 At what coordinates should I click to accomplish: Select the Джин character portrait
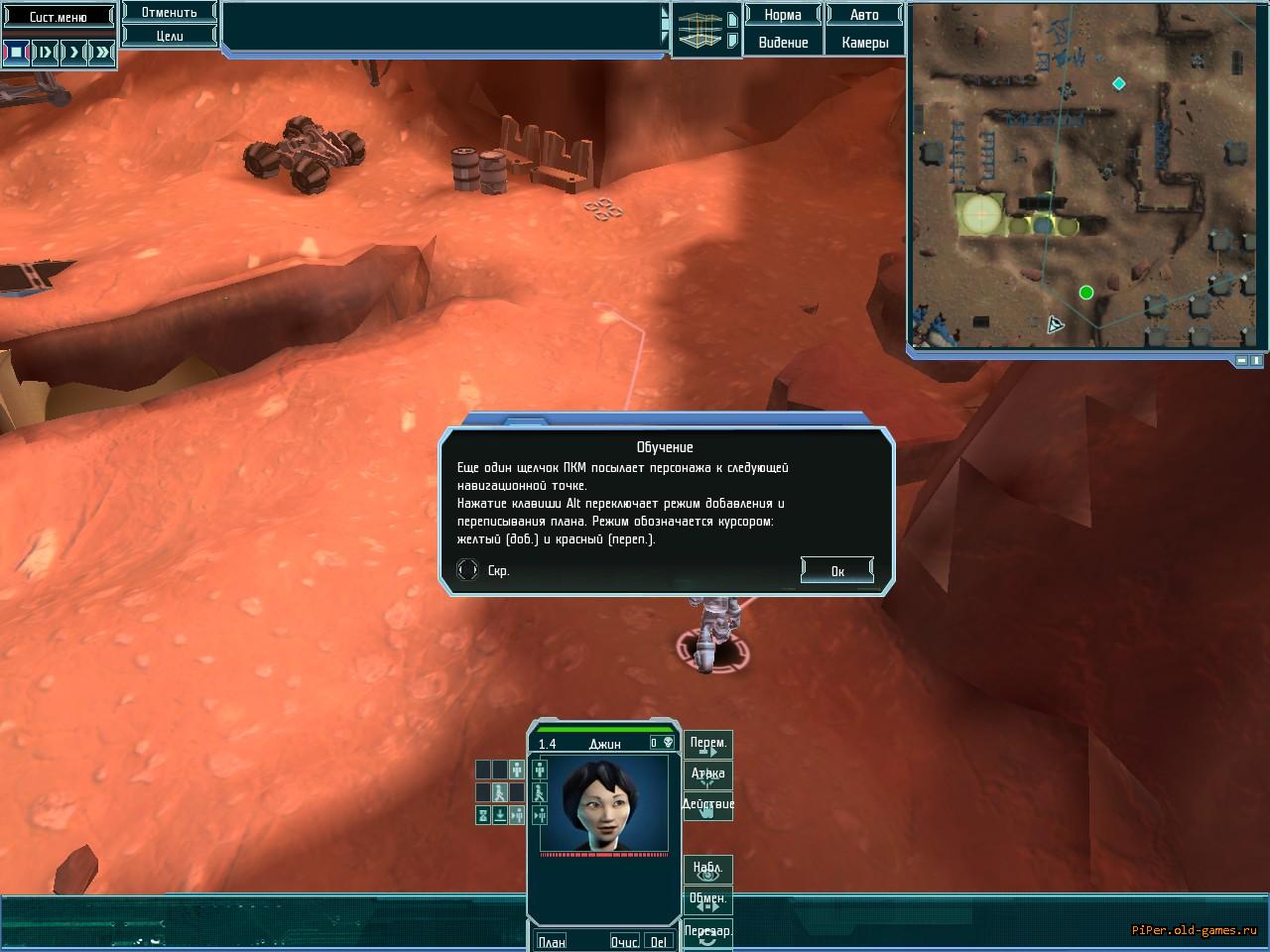(x=603, y=803)
